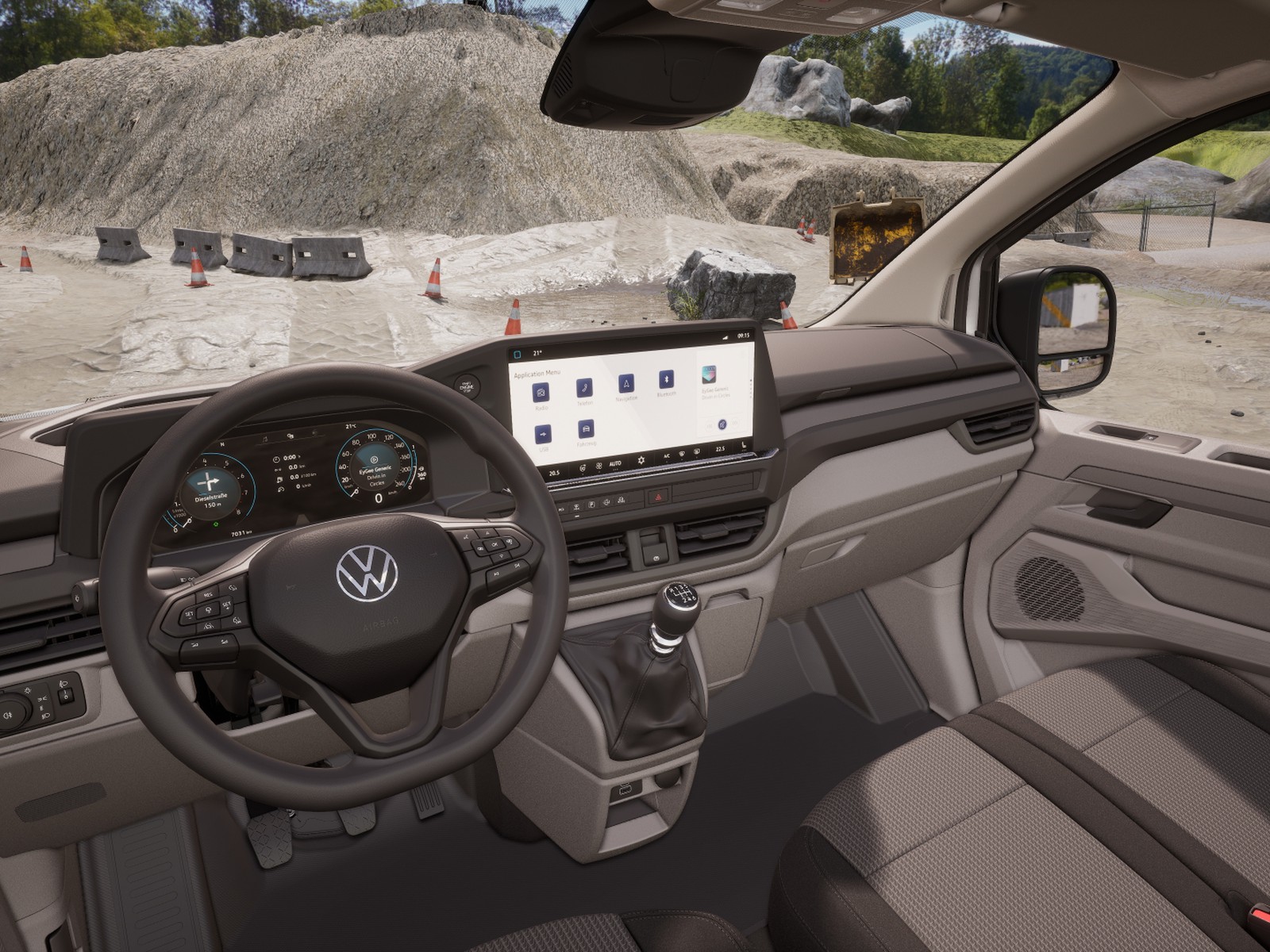Open the Fahrzeug vehicle app

[586, 430]
